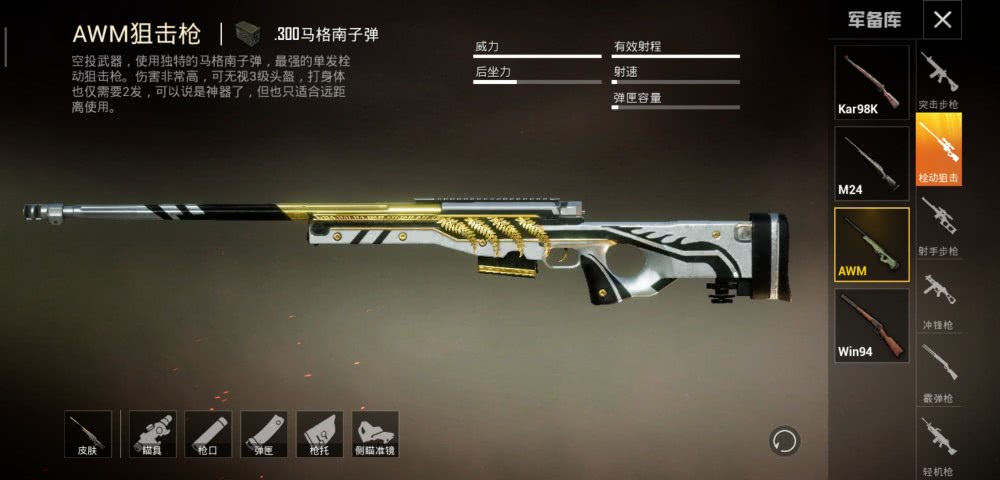Pick the Win94 rifle thumbnail
Viewport: 1000px width, 480px height.
[871, 325]
